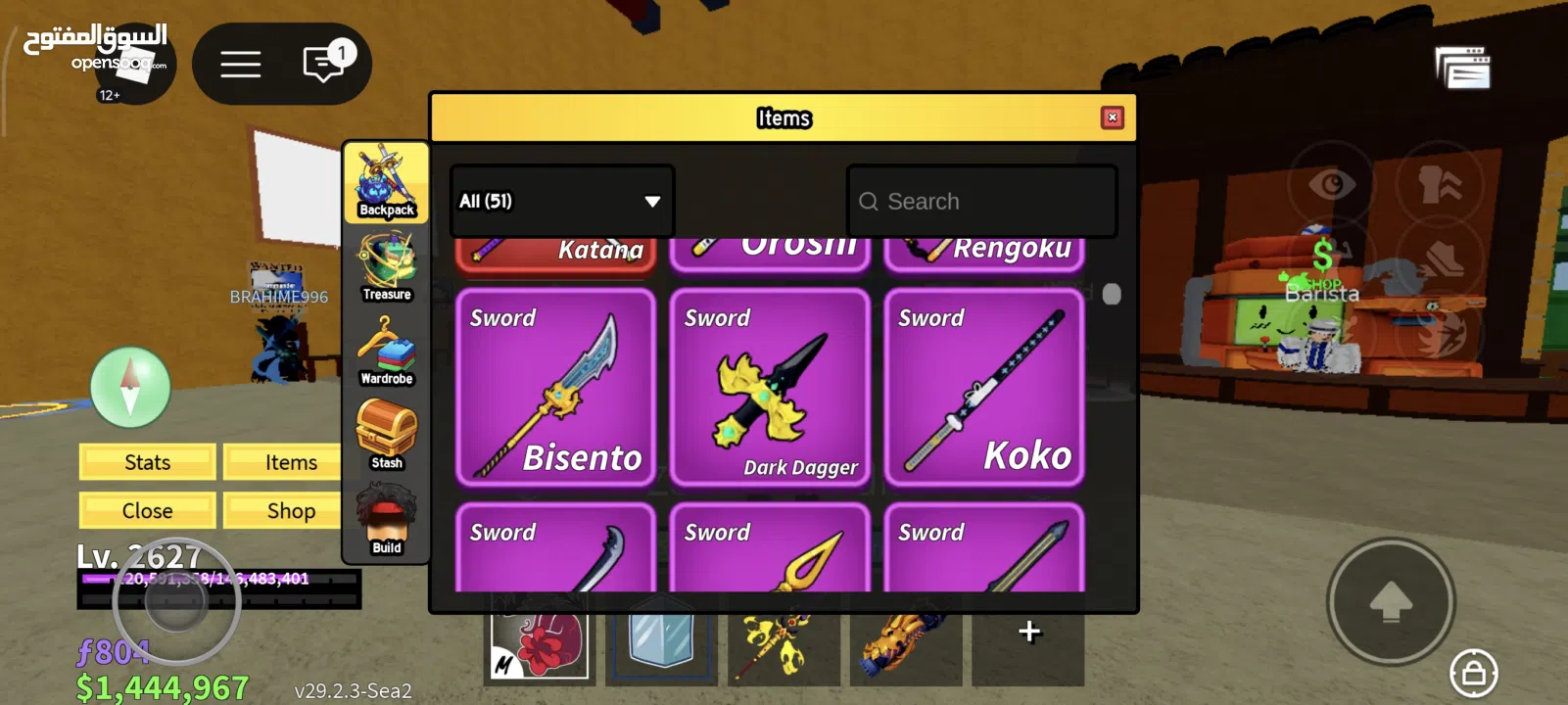Select the Koko sword item

pos(984,388)
